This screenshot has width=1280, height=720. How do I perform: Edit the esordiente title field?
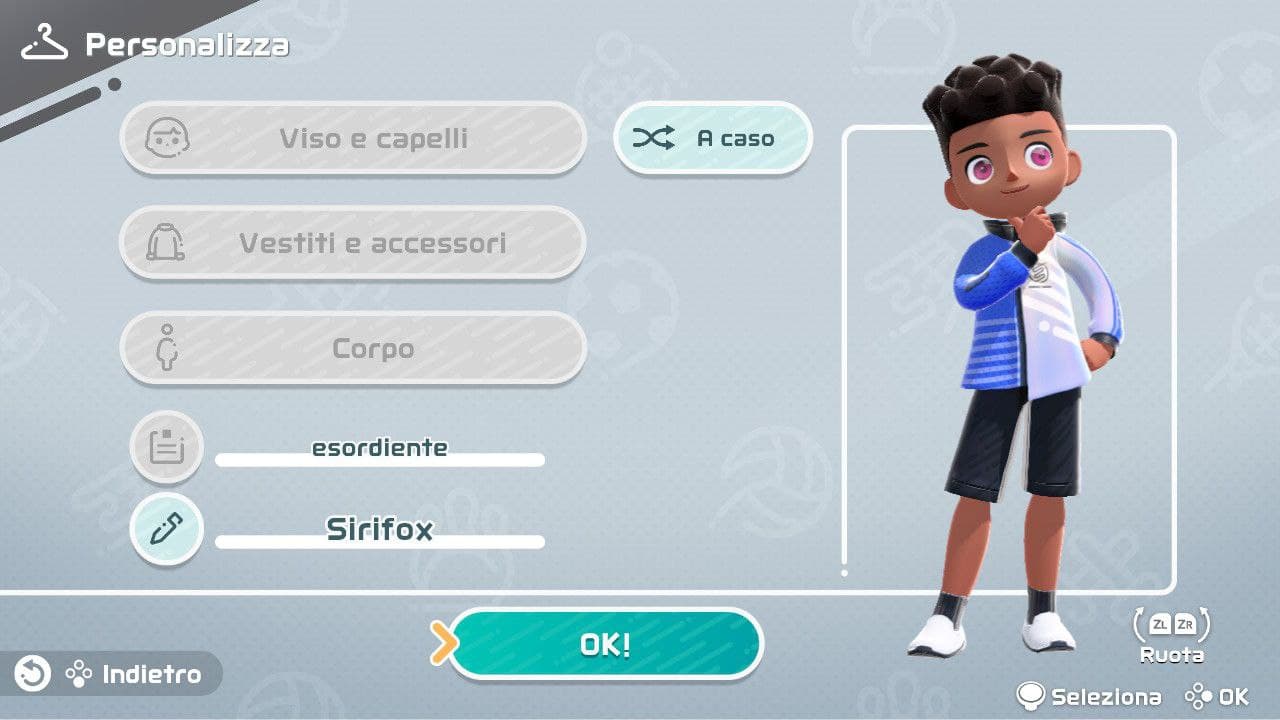tap(380, 449)
